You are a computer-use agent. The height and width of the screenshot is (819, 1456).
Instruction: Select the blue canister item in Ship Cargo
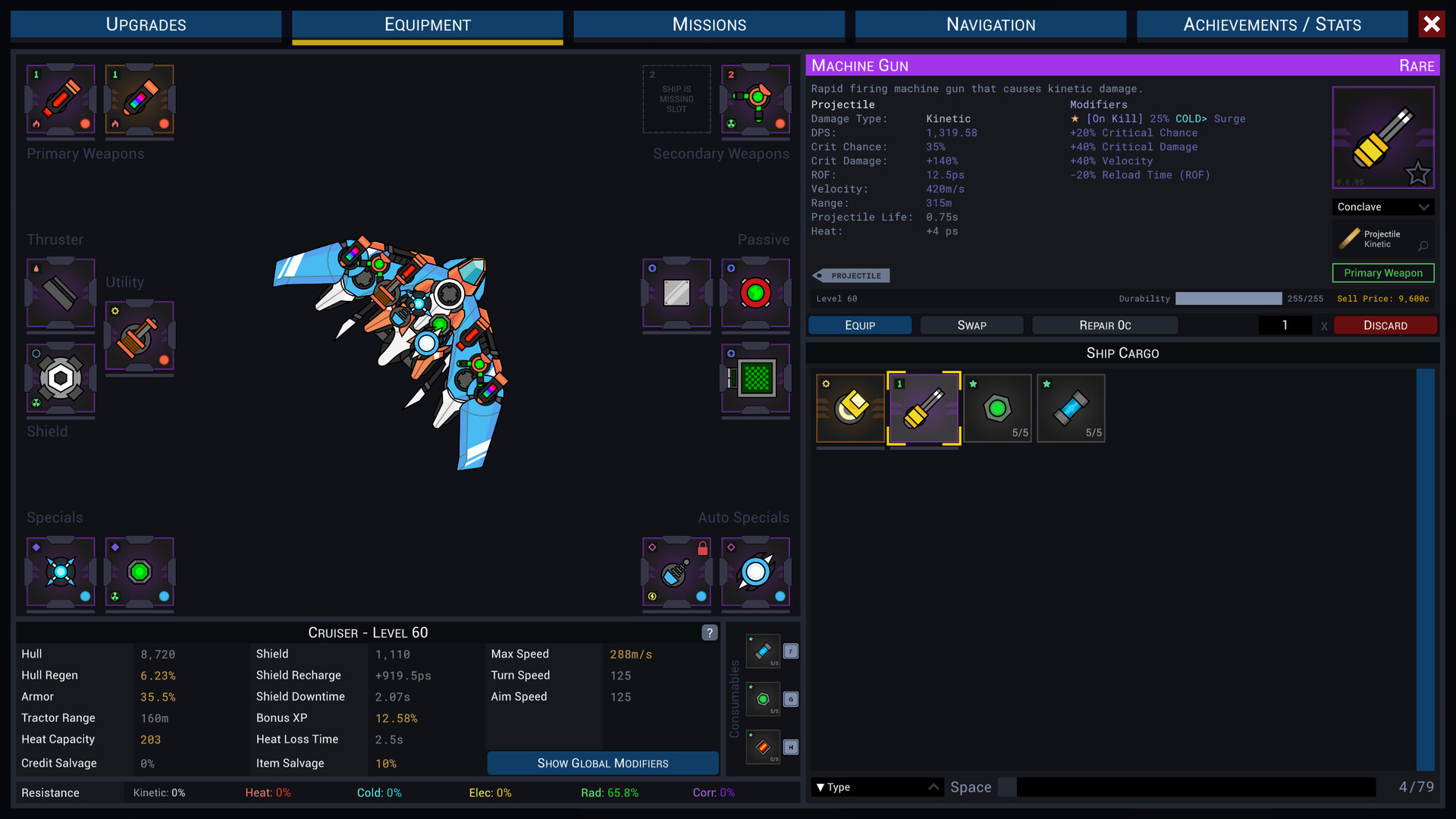pos(1071,407)
